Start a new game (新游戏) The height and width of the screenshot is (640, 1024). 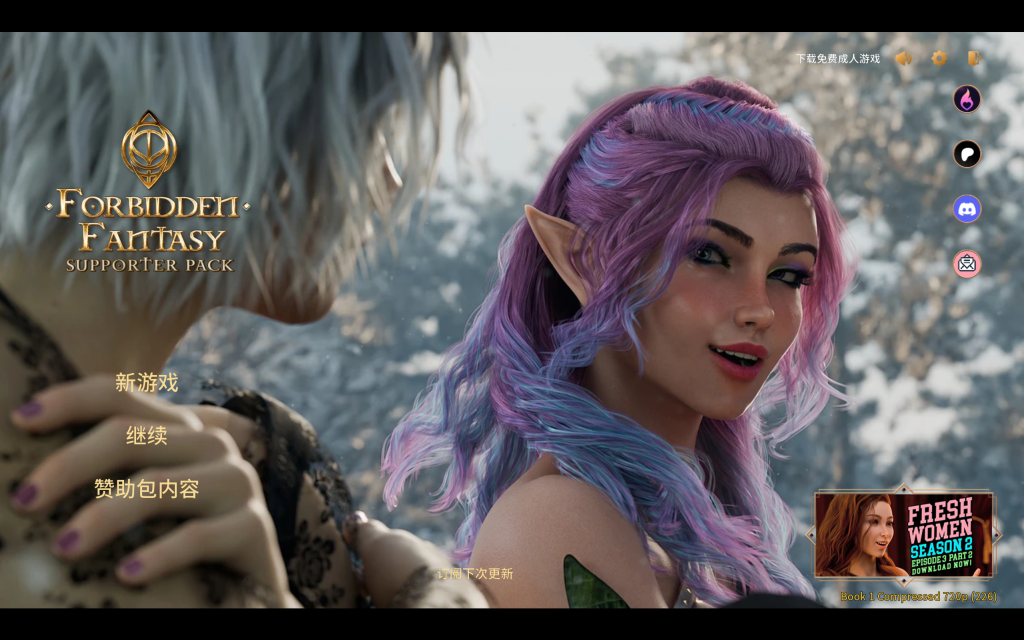point(146,382)
